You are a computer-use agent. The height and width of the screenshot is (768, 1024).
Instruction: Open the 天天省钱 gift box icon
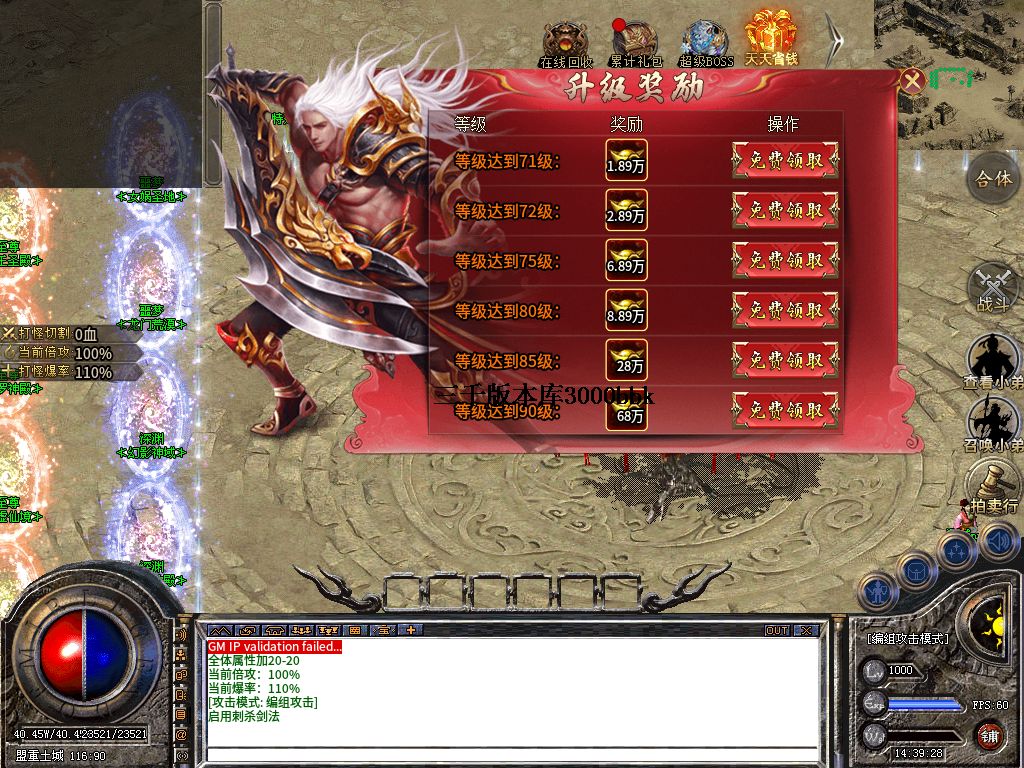coord(770,38)
